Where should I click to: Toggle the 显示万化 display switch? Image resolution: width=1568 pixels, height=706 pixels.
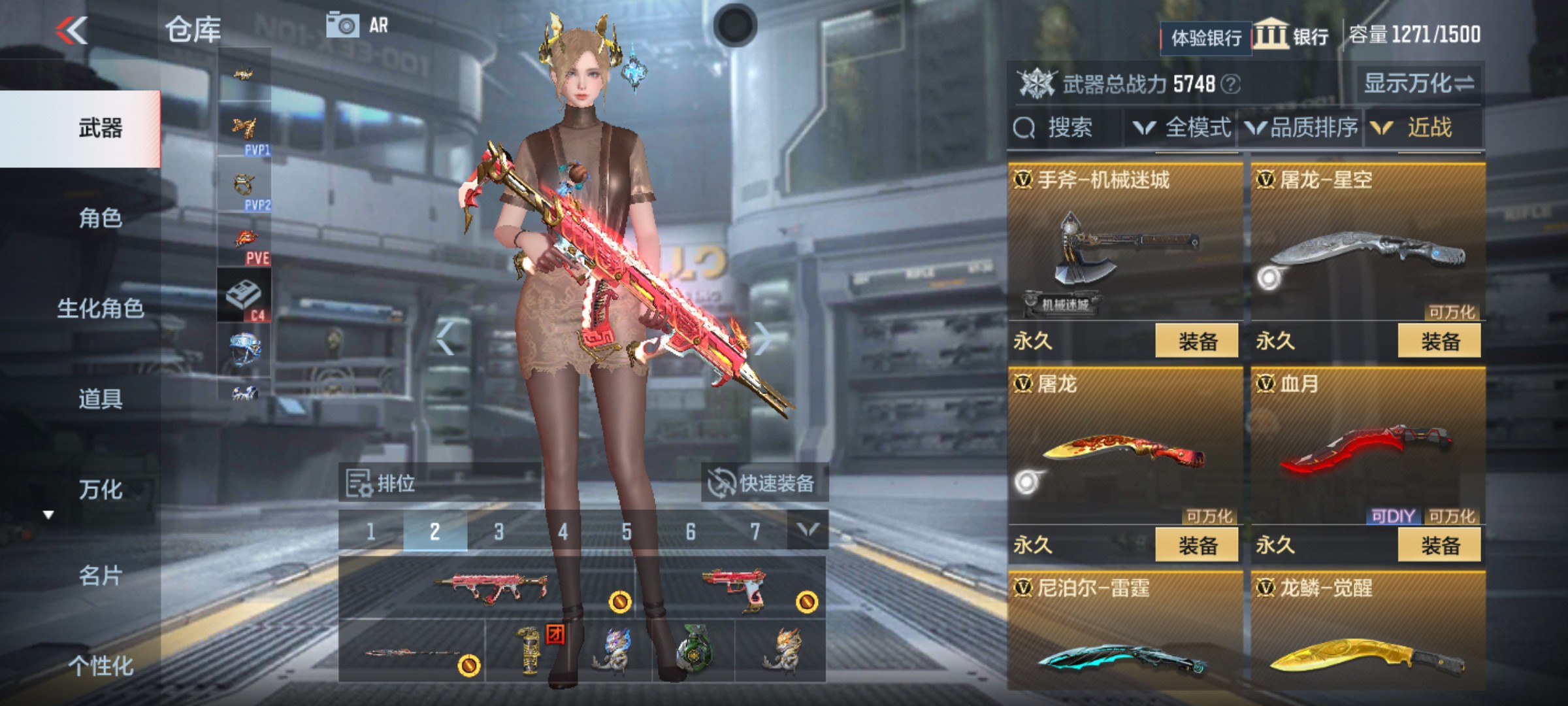click(1418, 84)
